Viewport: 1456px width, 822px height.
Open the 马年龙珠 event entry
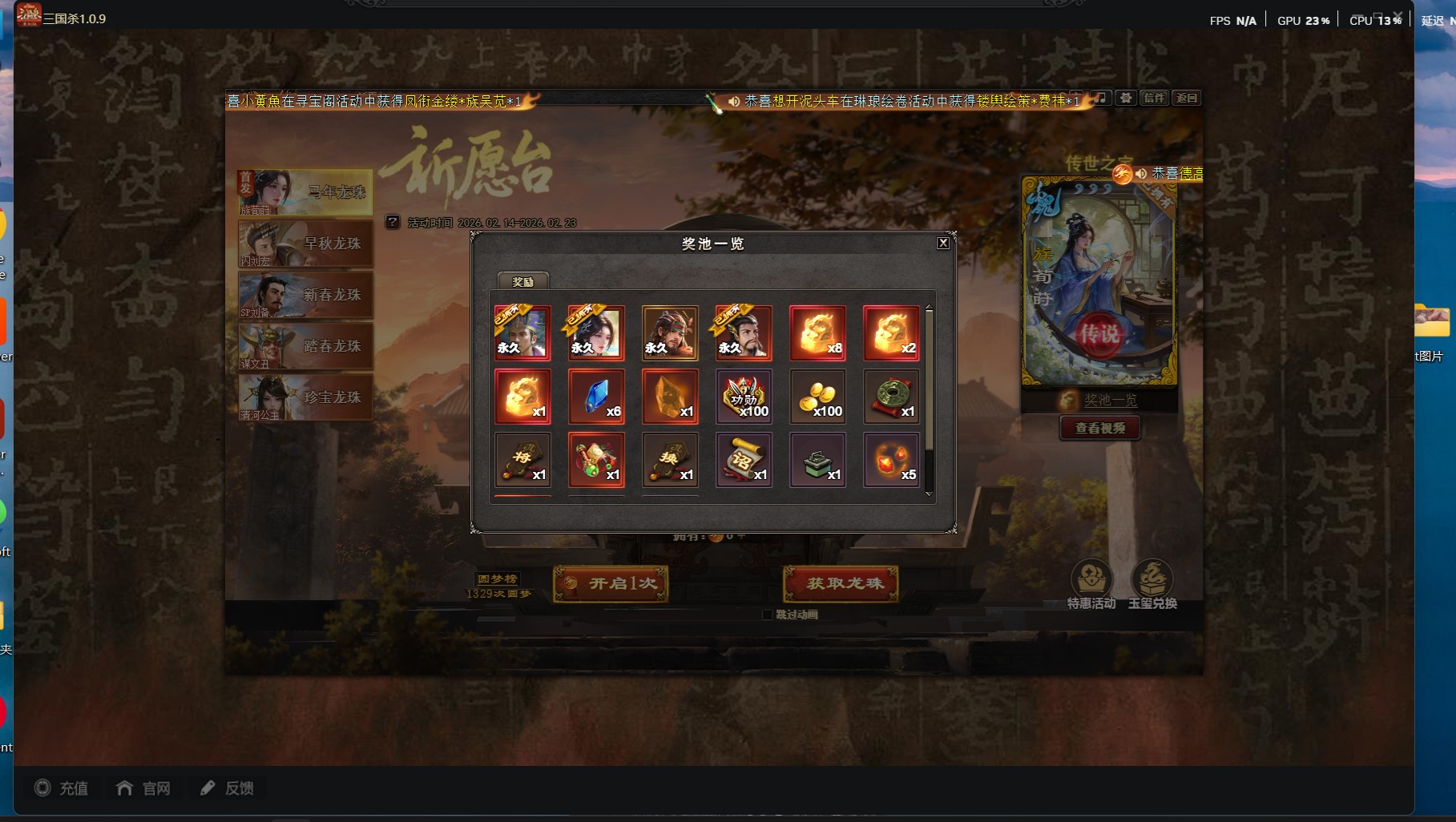(305, 192)
